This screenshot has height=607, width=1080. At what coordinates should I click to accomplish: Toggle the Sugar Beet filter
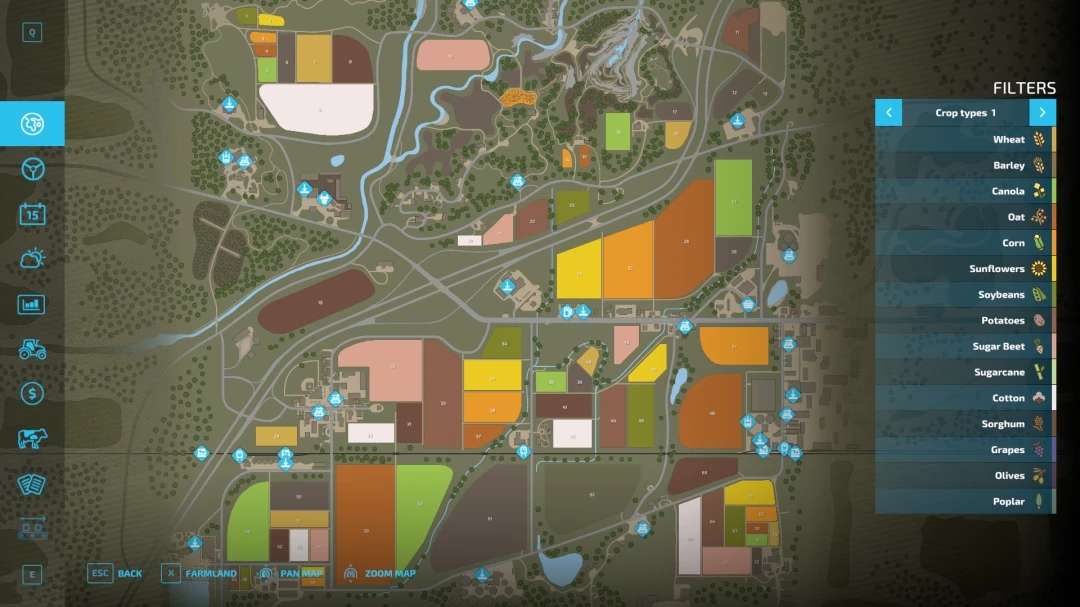(965, 347)
